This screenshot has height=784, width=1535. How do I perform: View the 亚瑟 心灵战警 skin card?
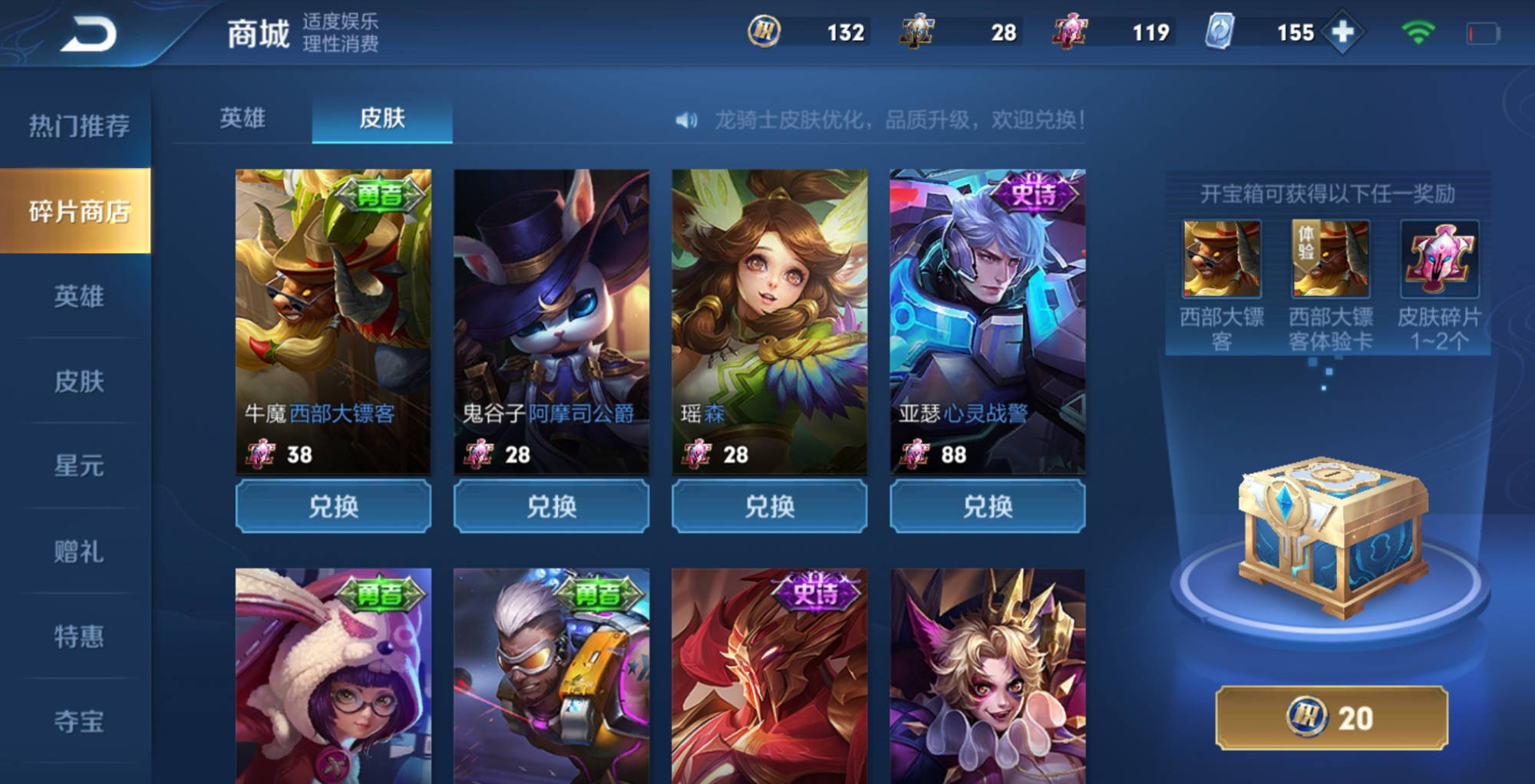tap(988, 321)
